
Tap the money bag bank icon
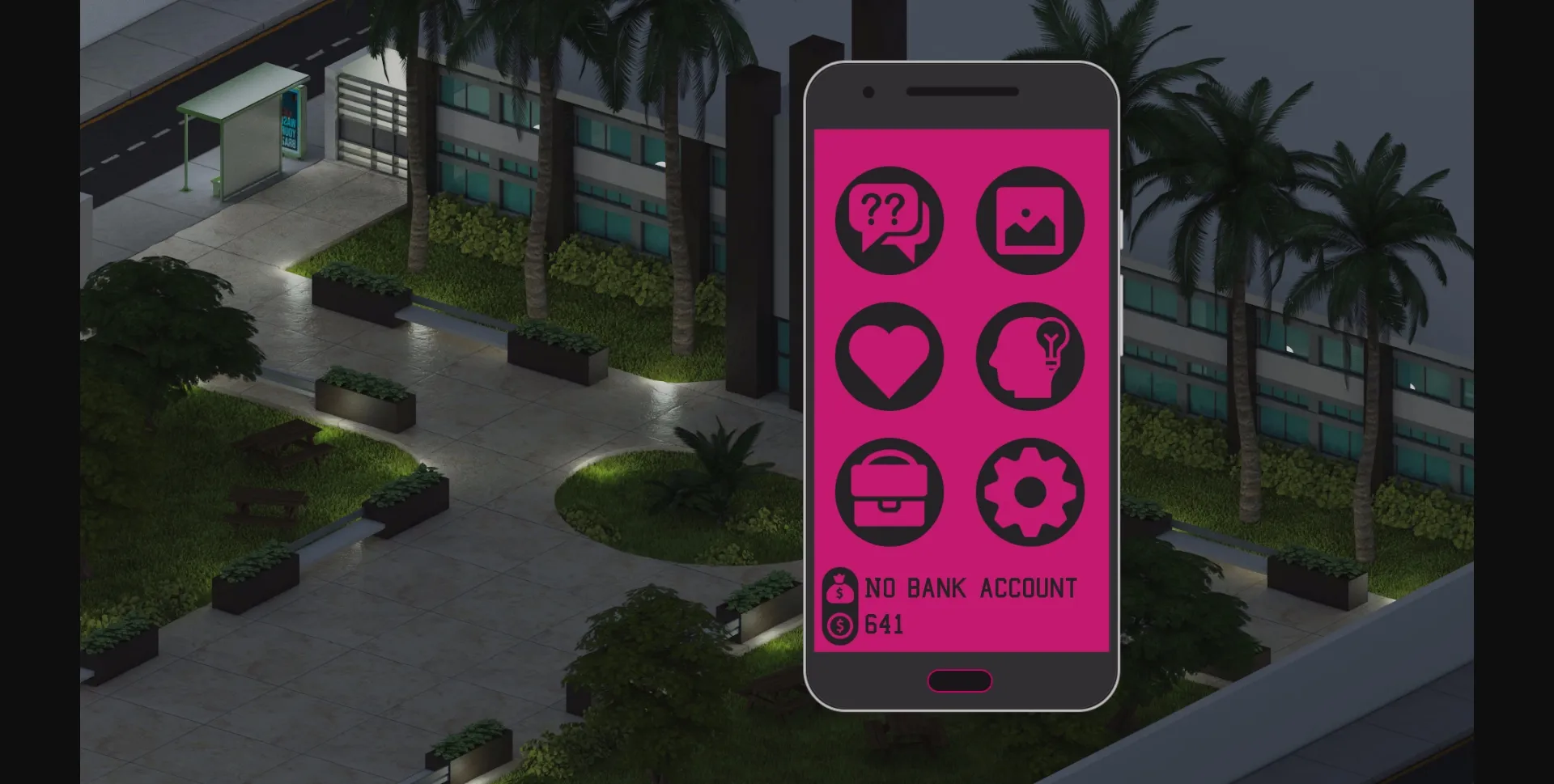point(840,587)
